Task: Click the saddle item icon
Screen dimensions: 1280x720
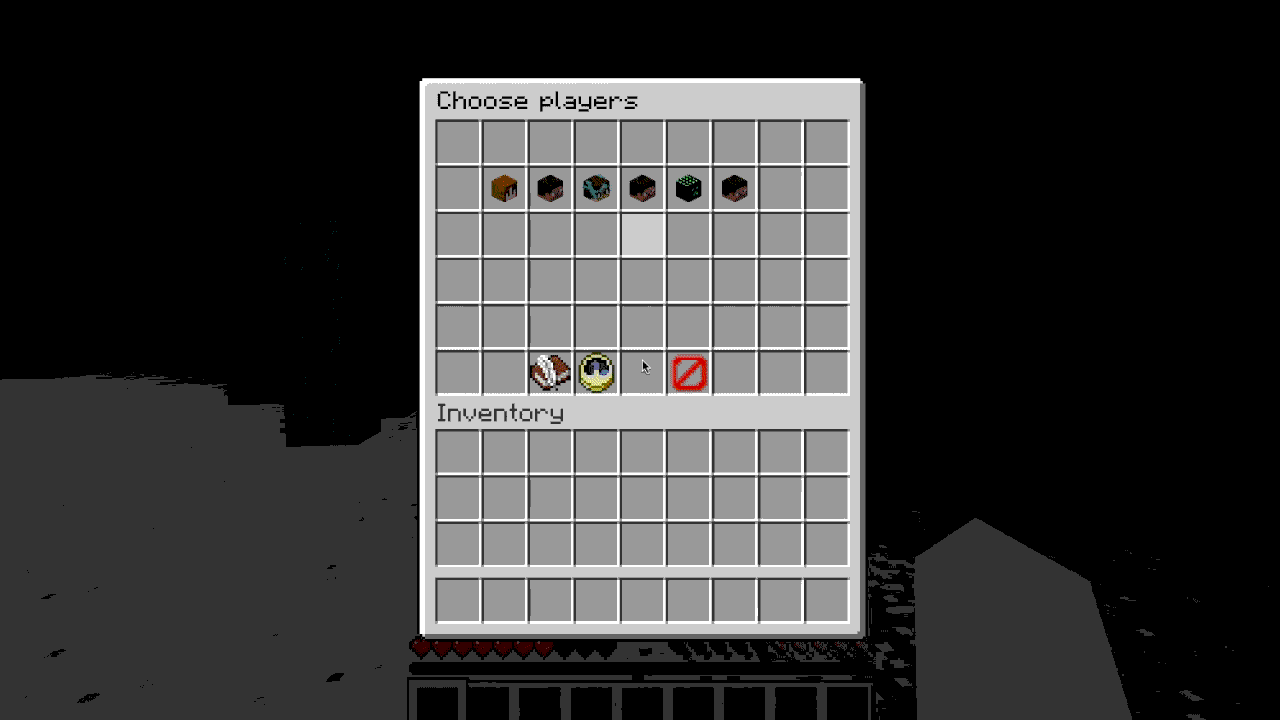Action: click(x=549, y=371)
